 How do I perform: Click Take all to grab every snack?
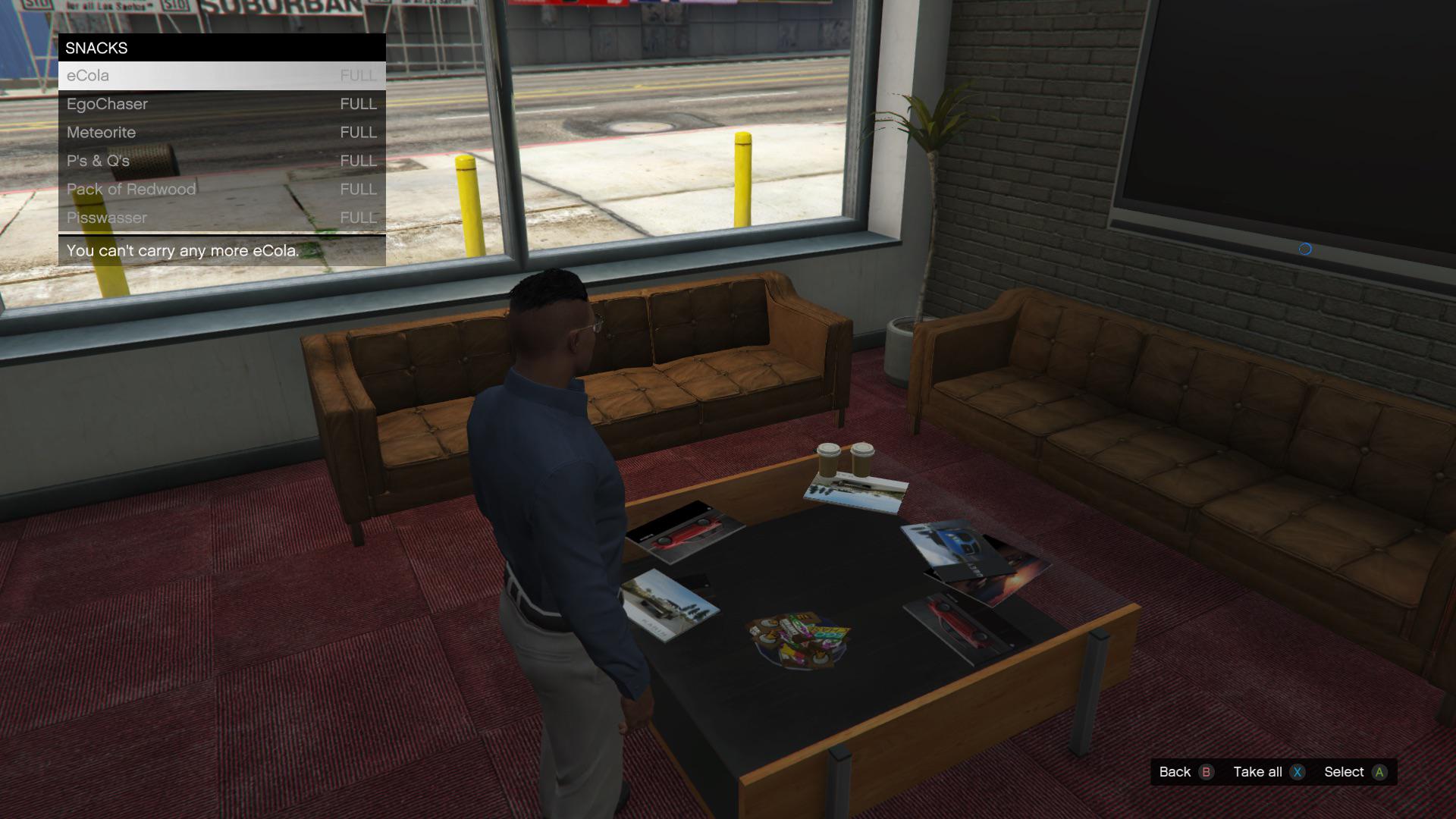tap(1258, 771)
